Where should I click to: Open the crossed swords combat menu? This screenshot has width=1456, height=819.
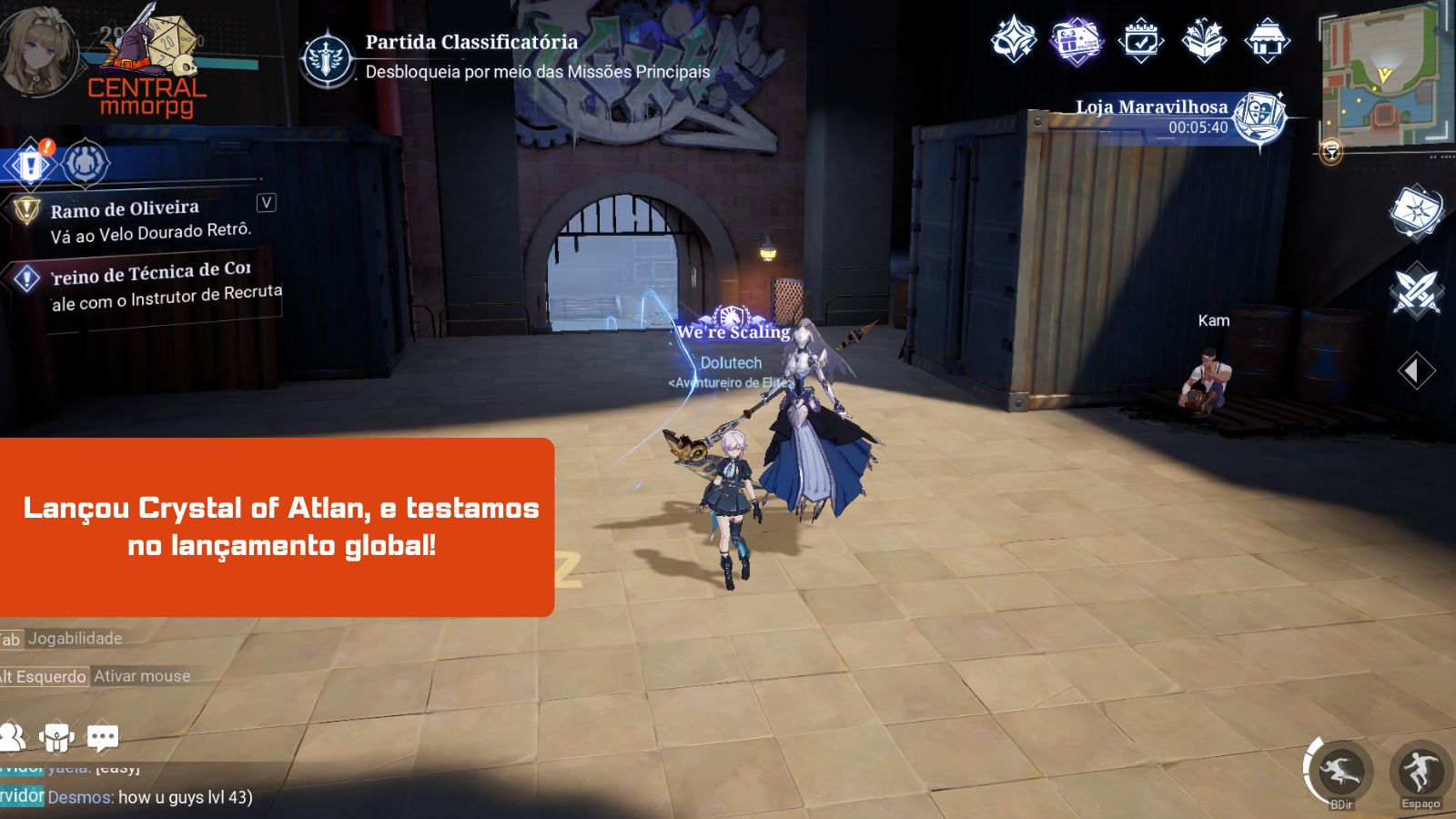pos(1416,292)
